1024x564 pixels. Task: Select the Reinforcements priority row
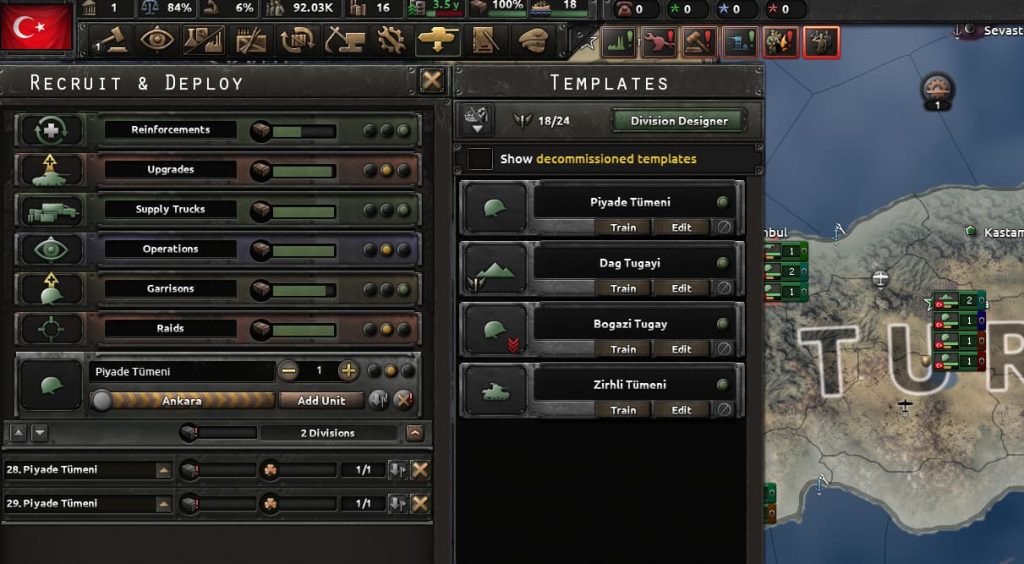click(170, 130)
